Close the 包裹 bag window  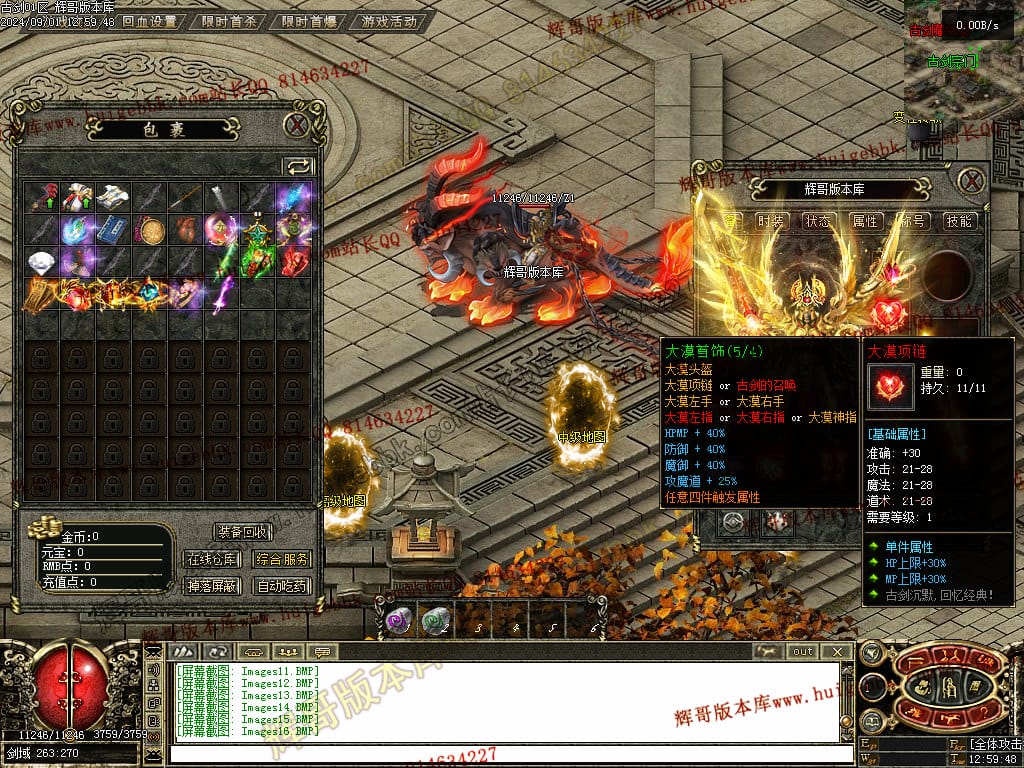[x=296, y=126]
